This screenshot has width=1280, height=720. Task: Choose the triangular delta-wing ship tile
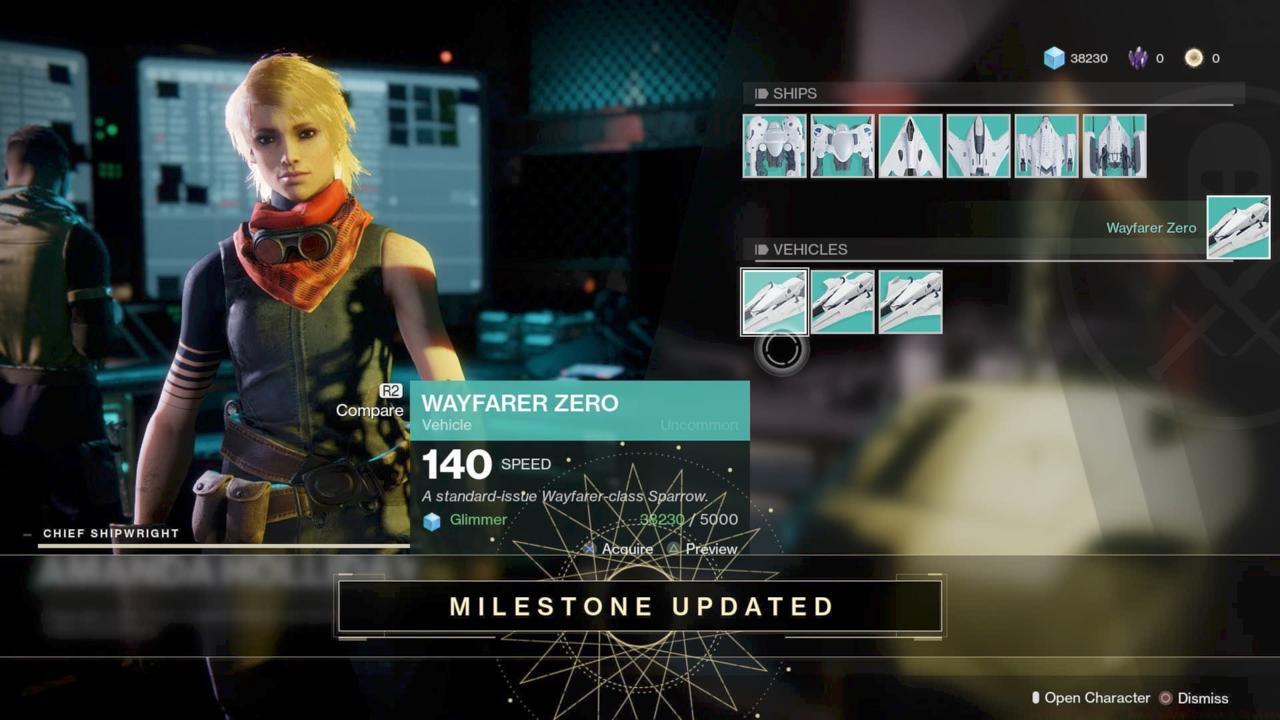coord(910,146)
